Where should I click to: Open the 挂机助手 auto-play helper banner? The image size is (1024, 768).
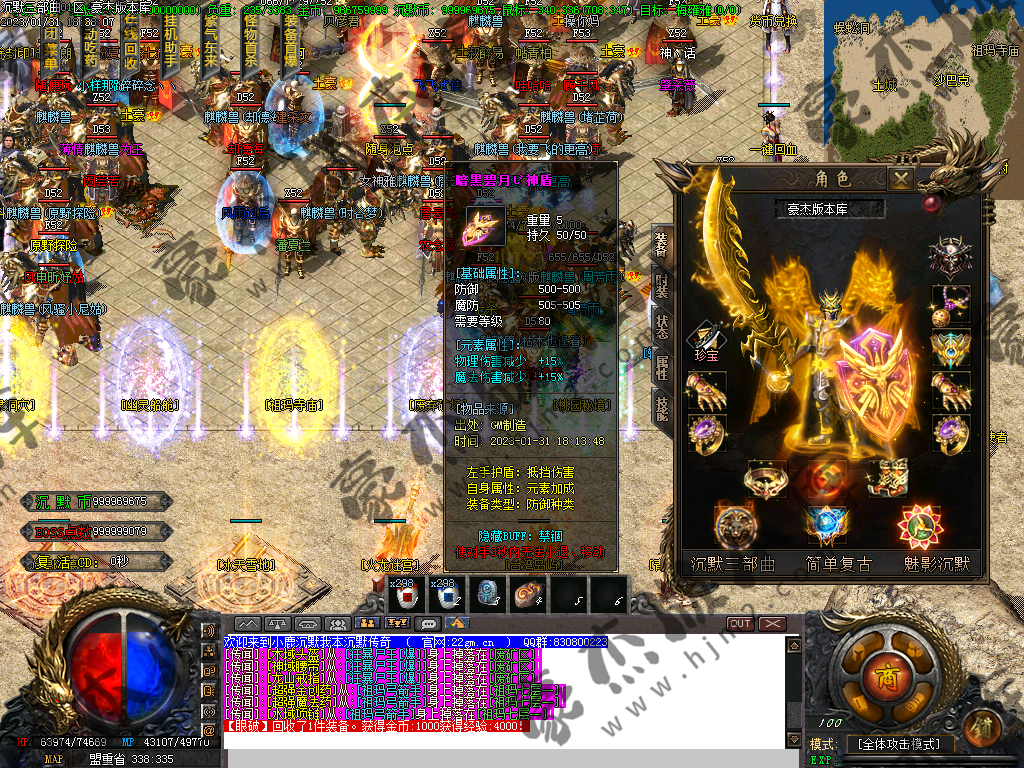tap(173, 47)
